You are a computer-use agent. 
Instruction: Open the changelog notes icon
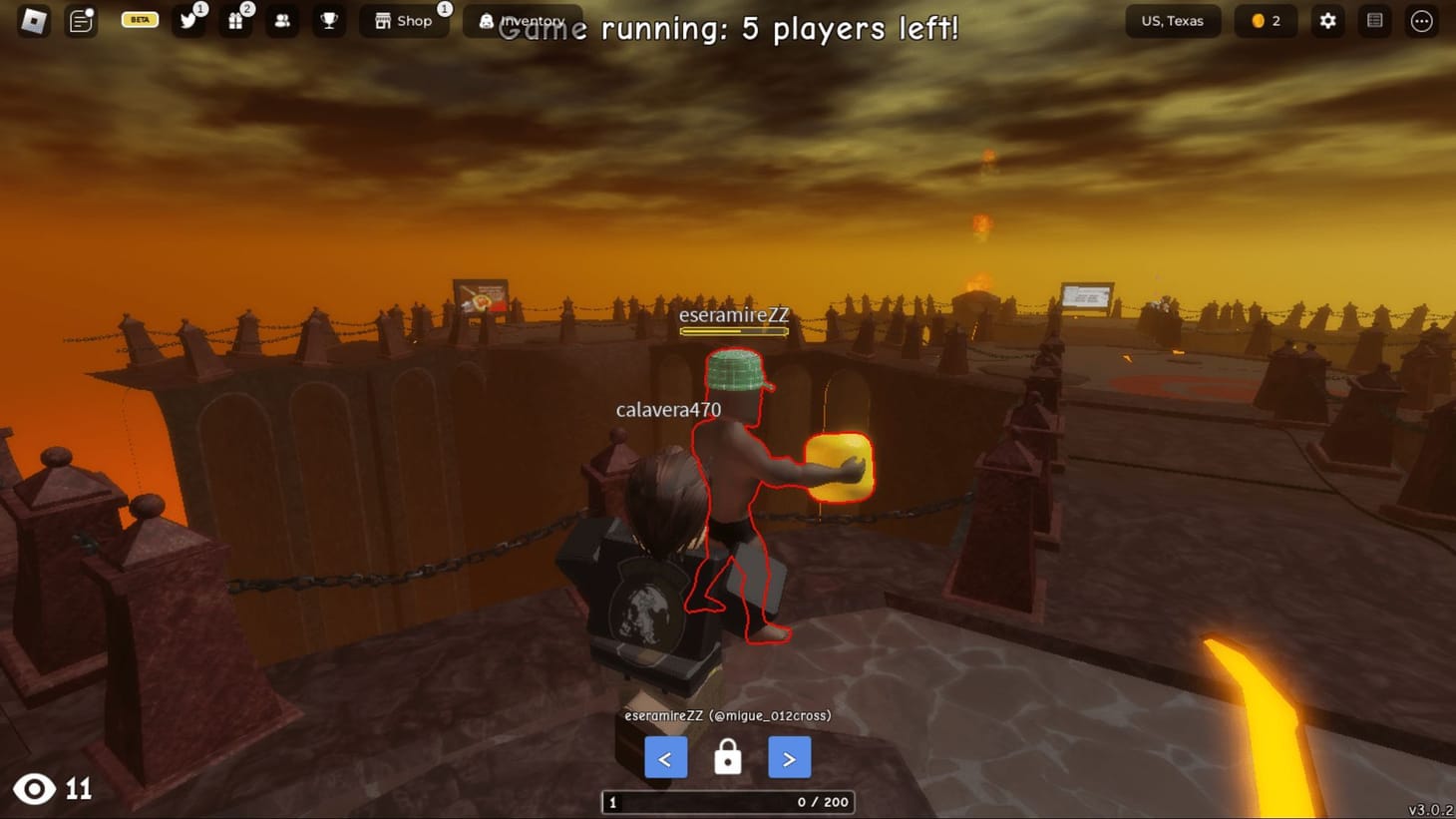[x=81, y=20]
